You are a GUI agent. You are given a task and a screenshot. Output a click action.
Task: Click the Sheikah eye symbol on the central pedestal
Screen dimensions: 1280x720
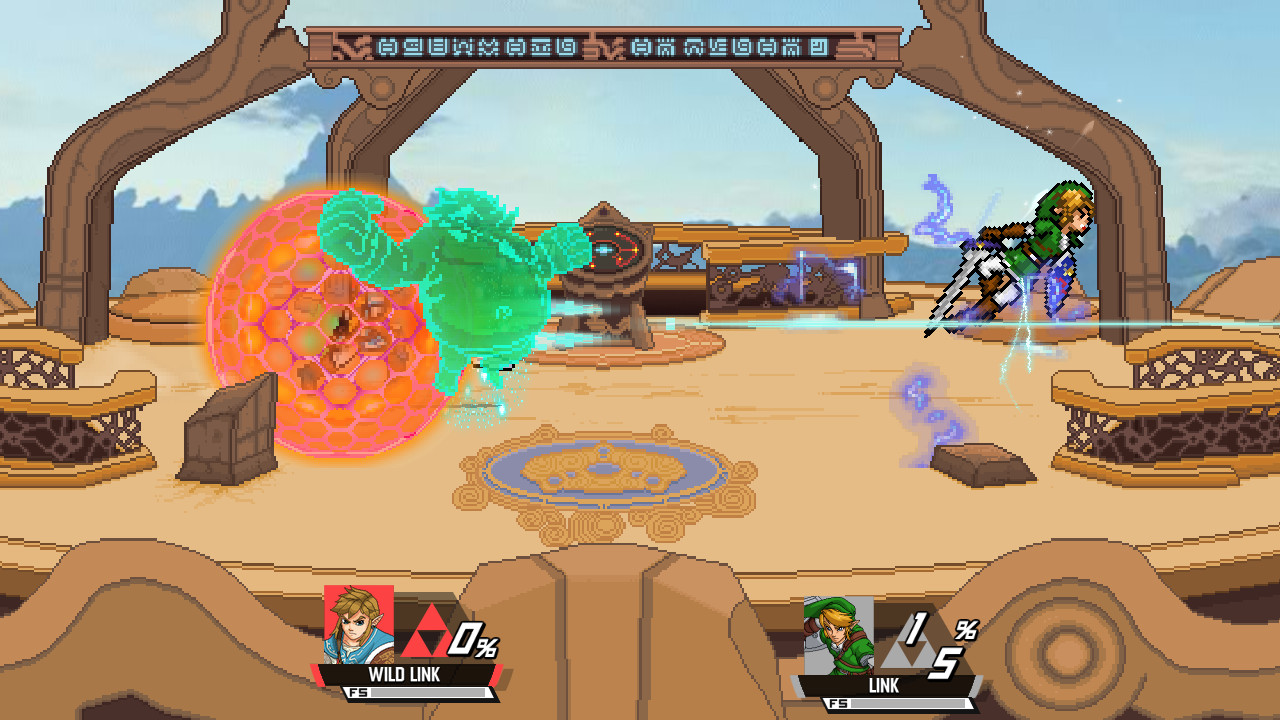pyautogui.click(x=614, y=249)
